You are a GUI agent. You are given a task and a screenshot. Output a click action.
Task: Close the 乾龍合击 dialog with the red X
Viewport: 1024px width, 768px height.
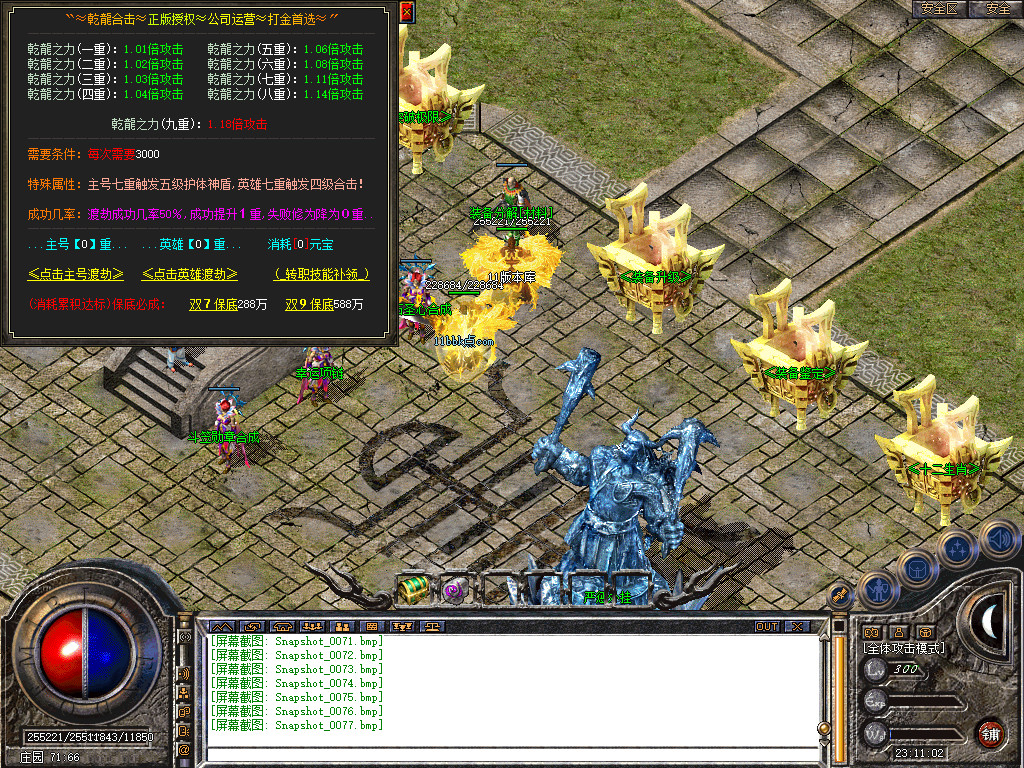point(406,13)
